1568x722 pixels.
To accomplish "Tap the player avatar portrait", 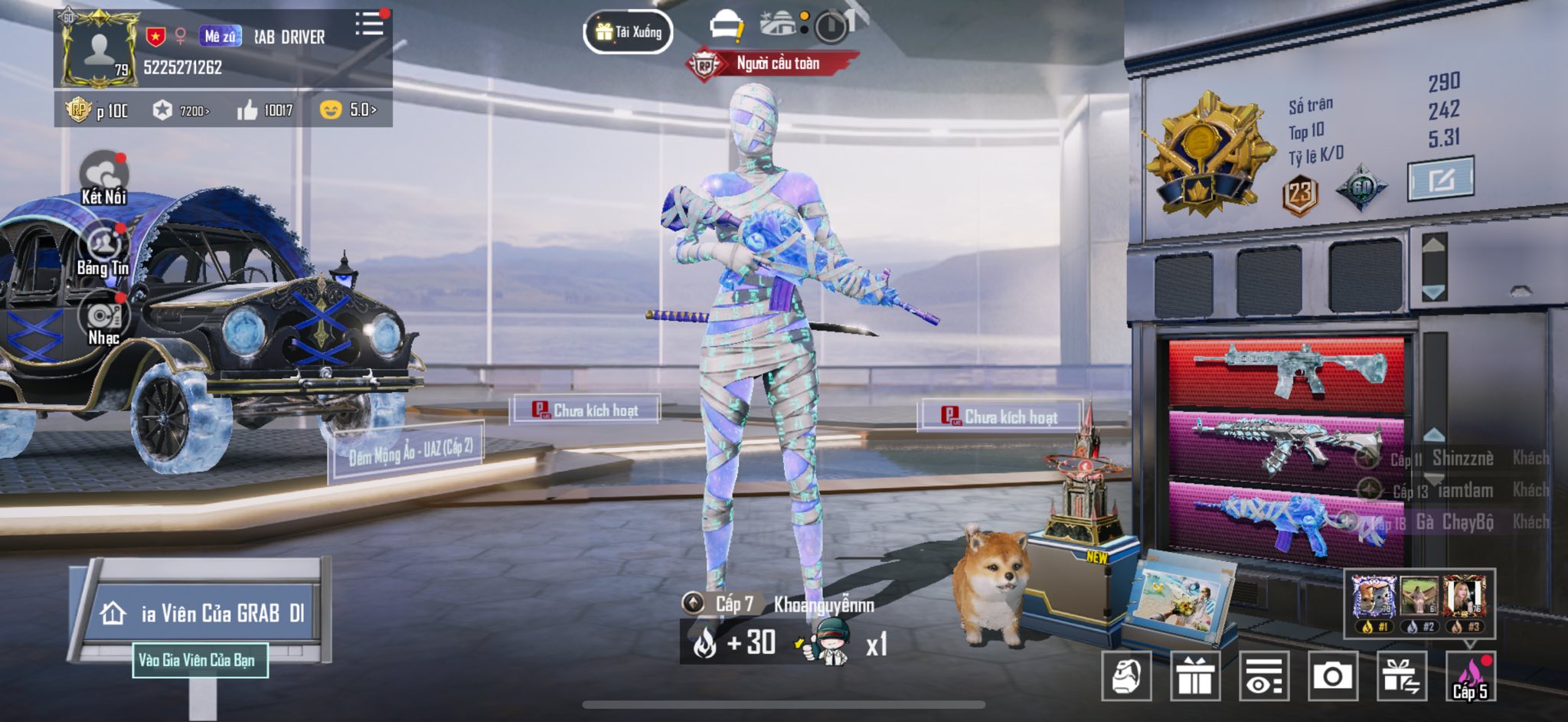I will coord(100,48).
